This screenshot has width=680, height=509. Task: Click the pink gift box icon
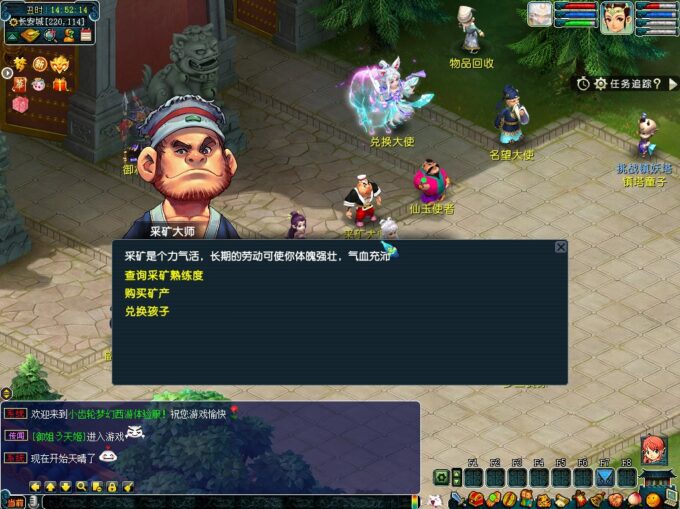(x=20, y=103)
